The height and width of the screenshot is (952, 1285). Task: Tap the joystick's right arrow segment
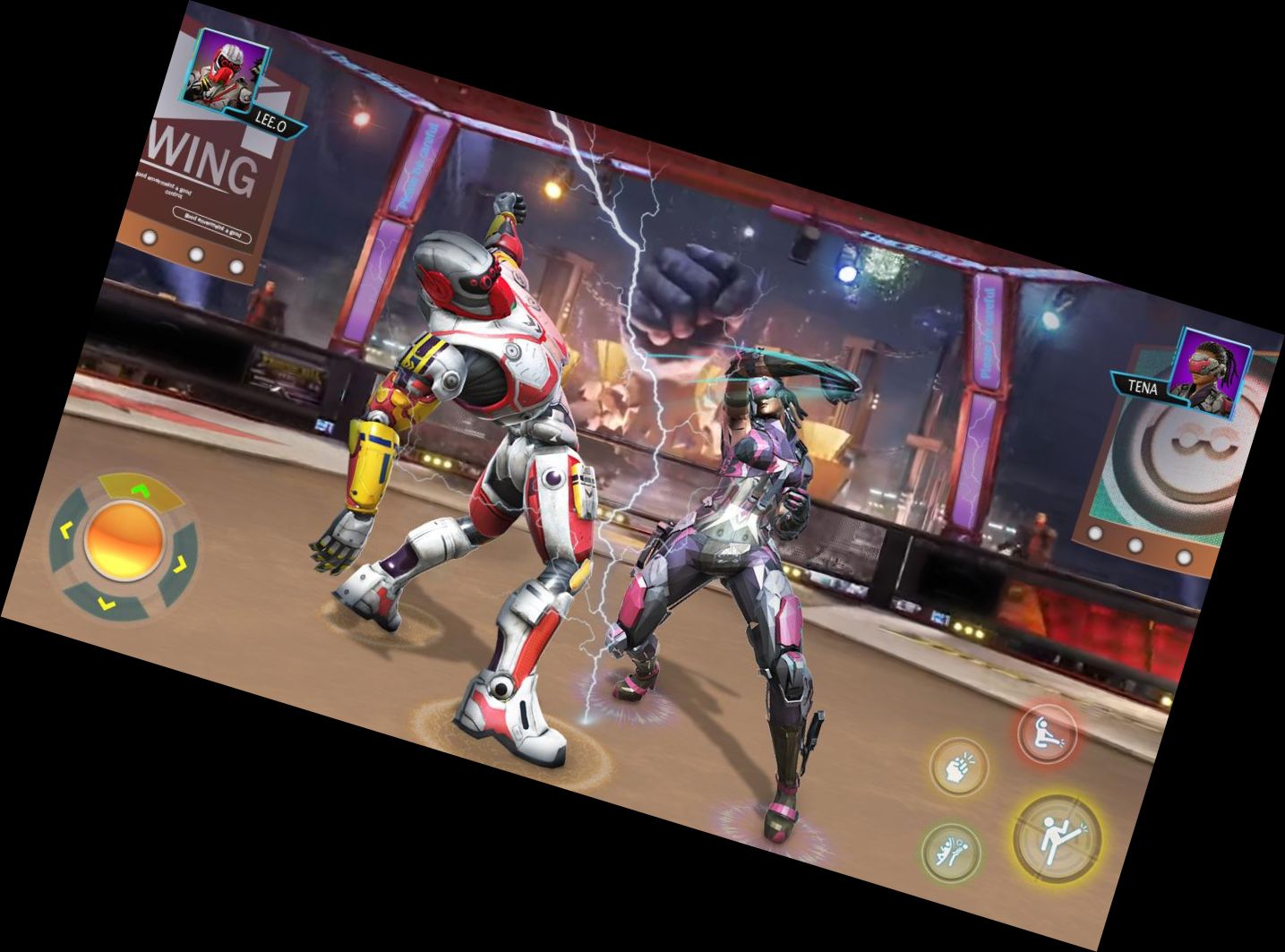179,564
